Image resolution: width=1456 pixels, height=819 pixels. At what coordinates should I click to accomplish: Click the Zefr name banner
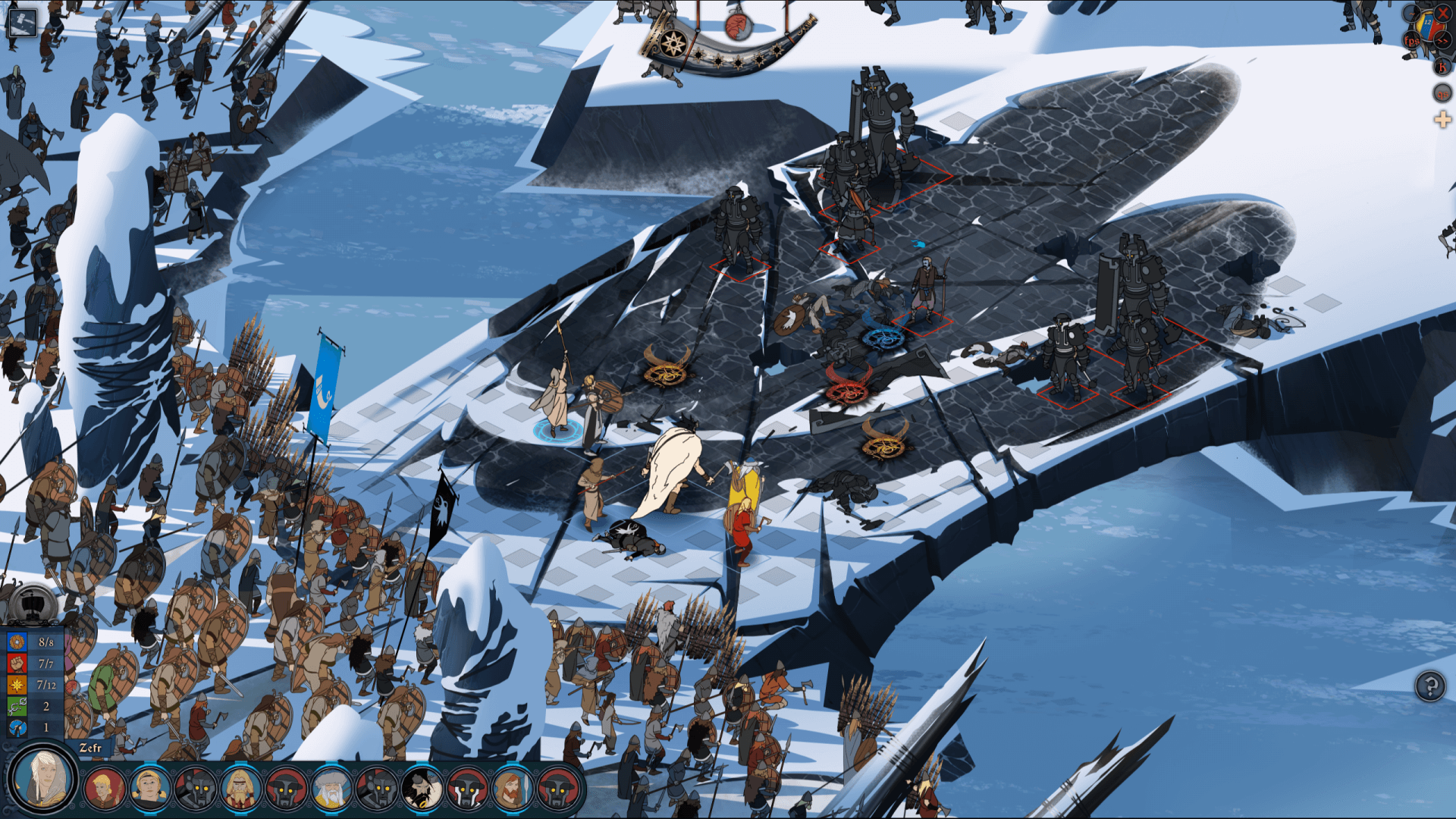(91, 748)
